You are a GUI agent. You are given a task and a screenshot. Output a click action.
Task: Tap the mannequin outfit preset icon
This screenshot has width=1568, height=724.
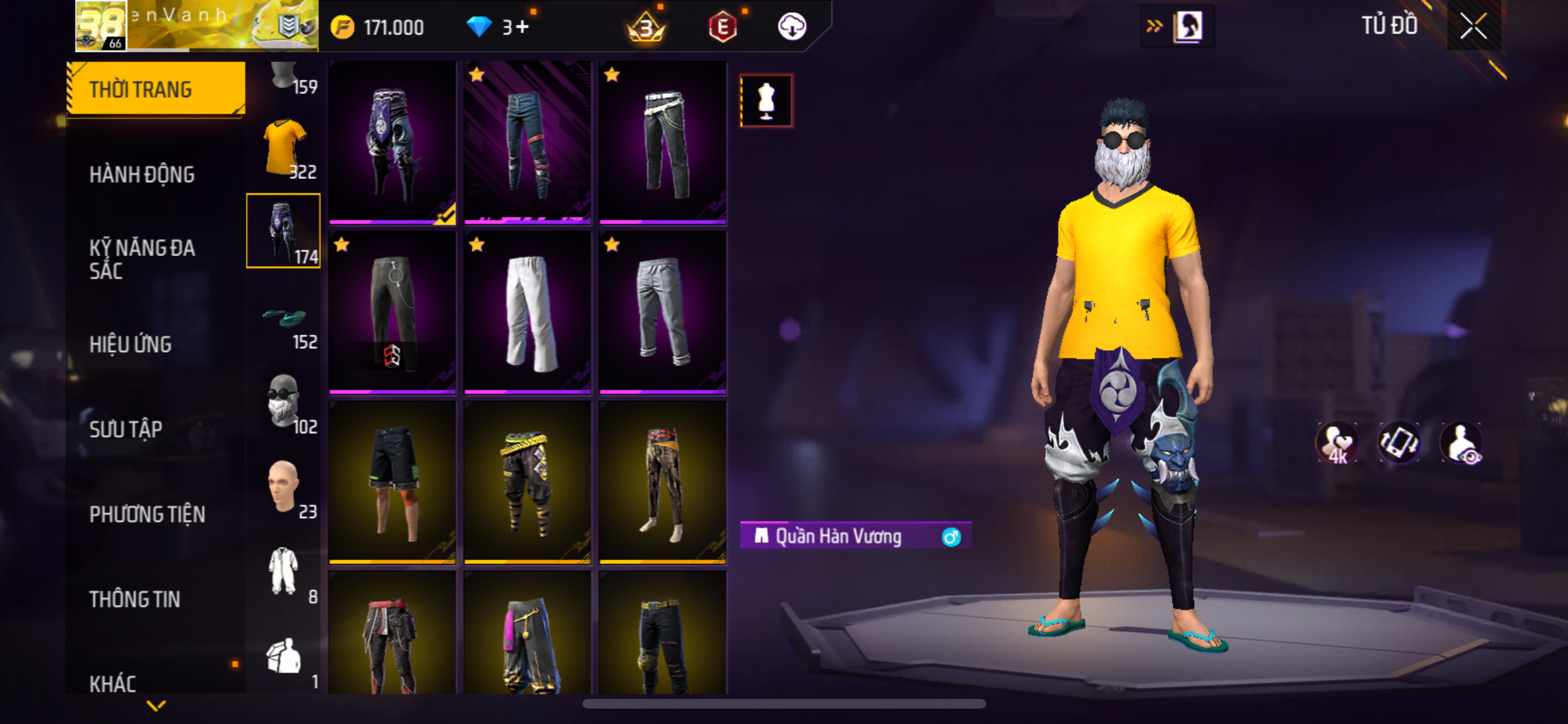pos(766,101)
